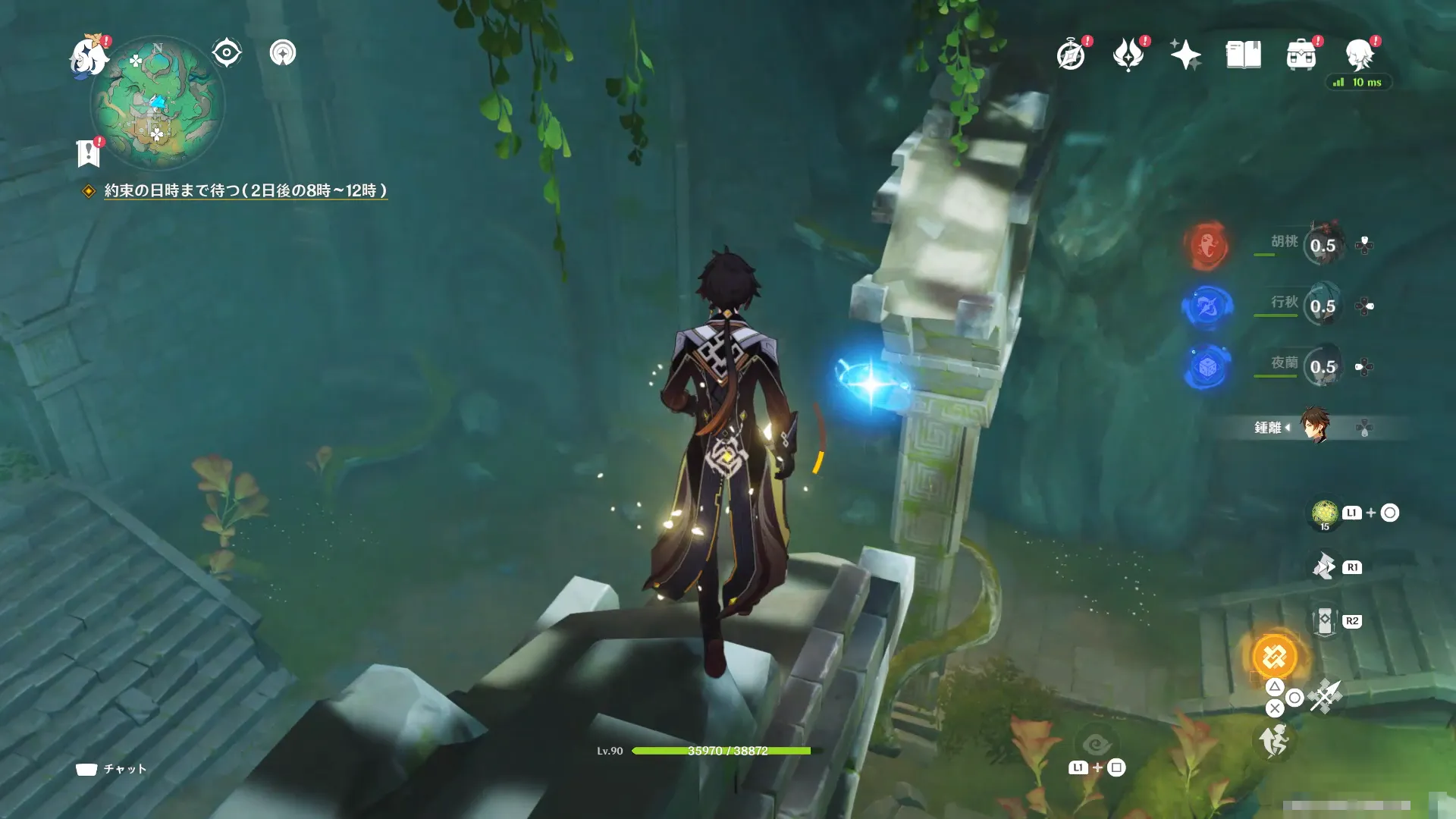
Task: Toggle the elemental sight eye icon
Action: (x=226, y=53)
